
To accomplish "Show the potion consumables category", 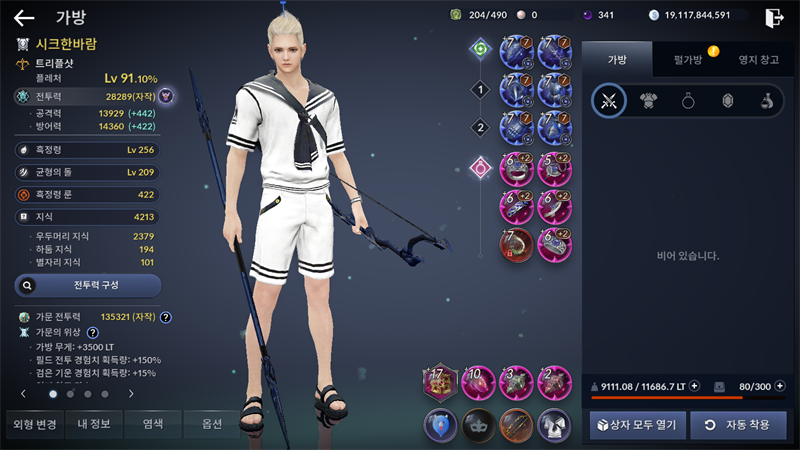I will 766,101.
